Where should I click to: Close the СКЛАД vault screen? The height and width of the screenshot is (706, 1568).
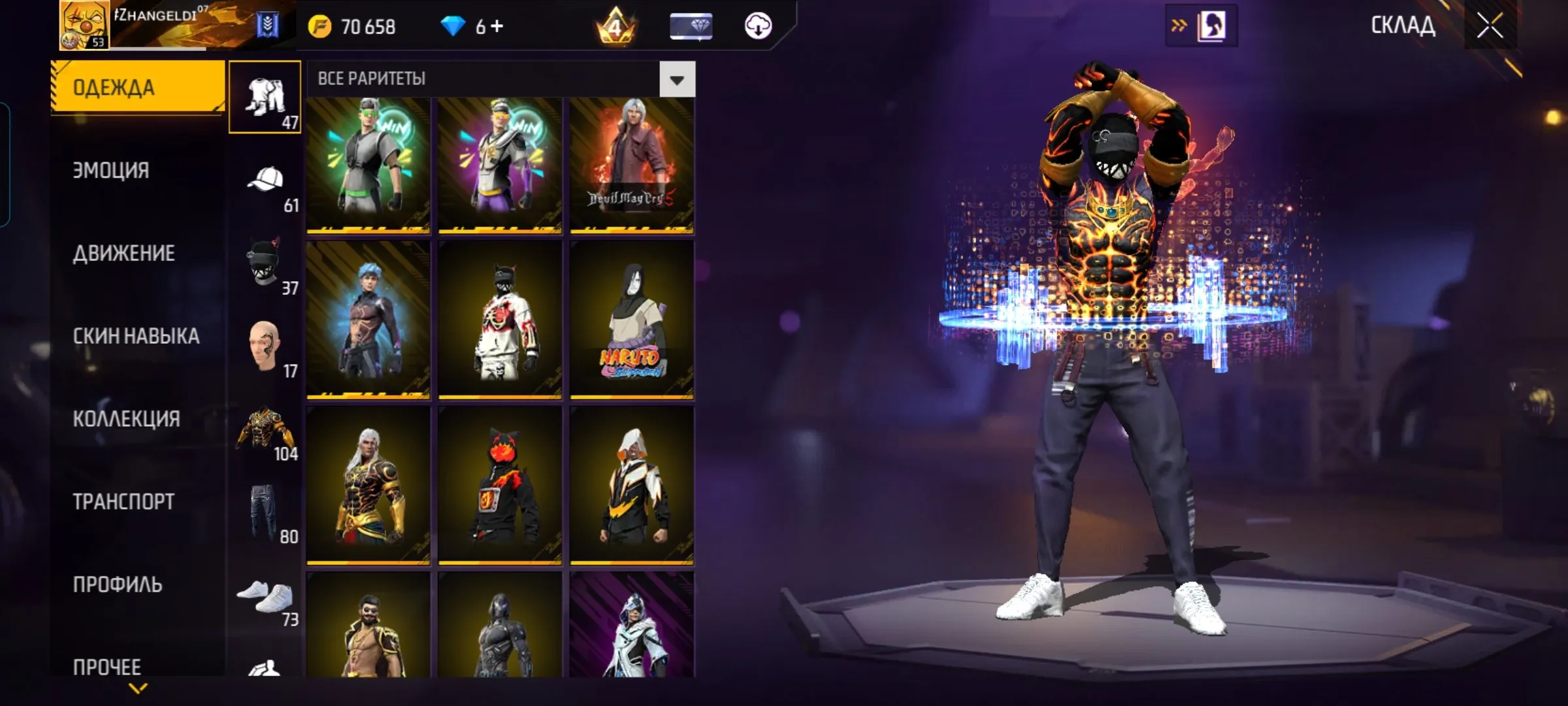point(1490,26)
